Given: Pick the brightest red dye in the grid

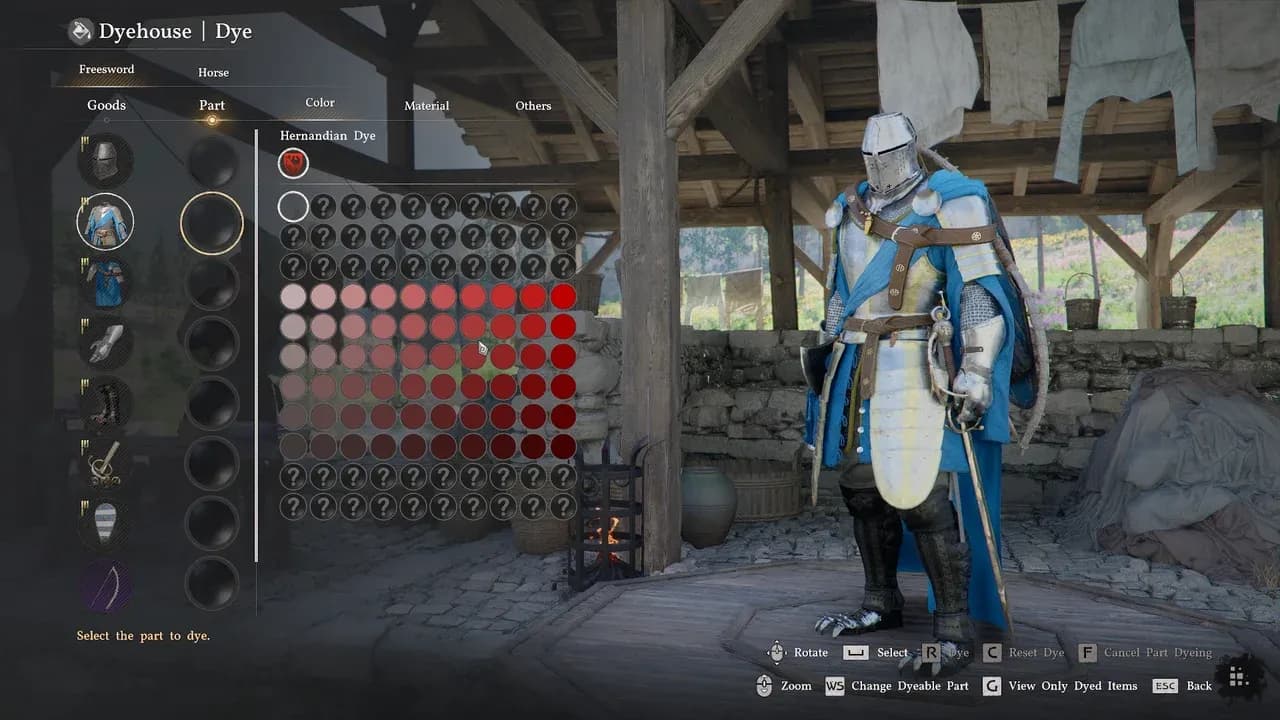Looking at the screenshot, I should [x=563, y=296].
